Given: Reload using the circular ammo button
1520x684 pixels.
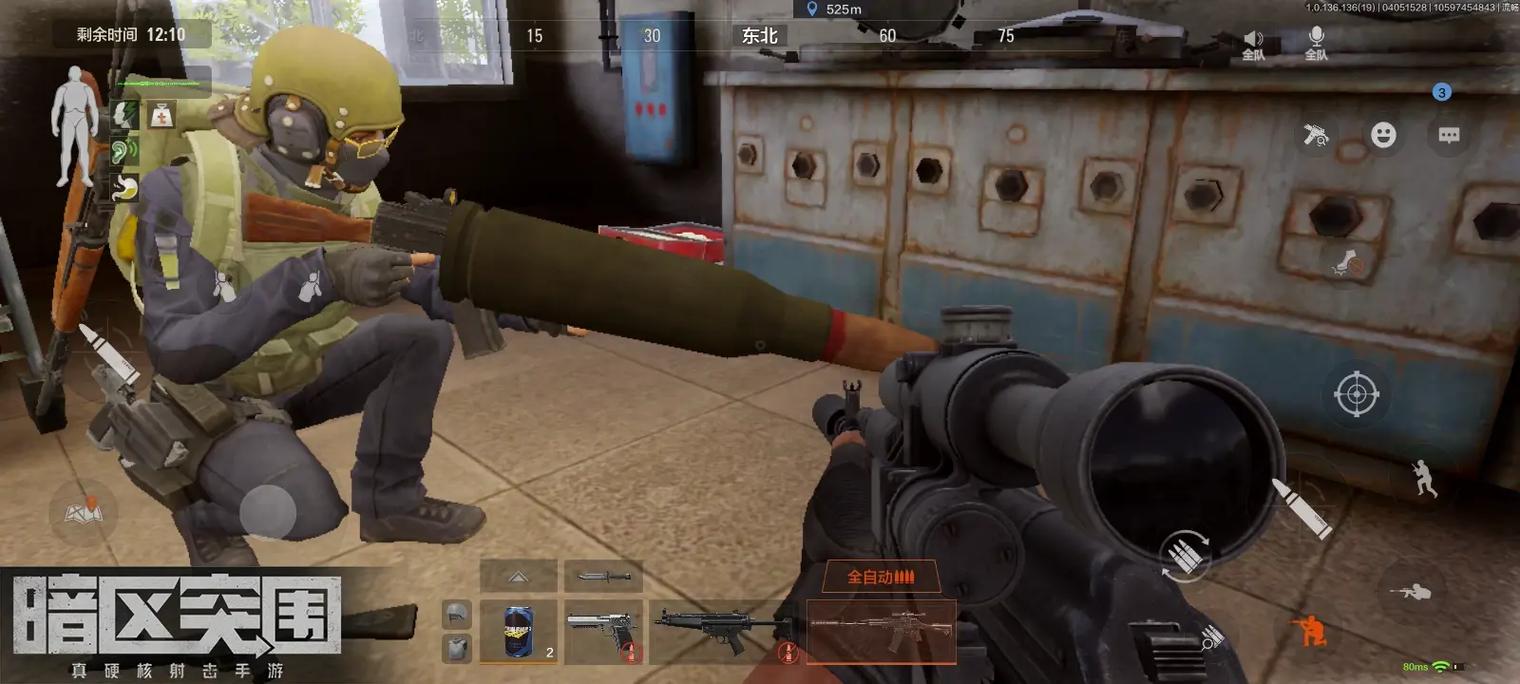Looking at the screenshot, I should [x=1188, y=555].
